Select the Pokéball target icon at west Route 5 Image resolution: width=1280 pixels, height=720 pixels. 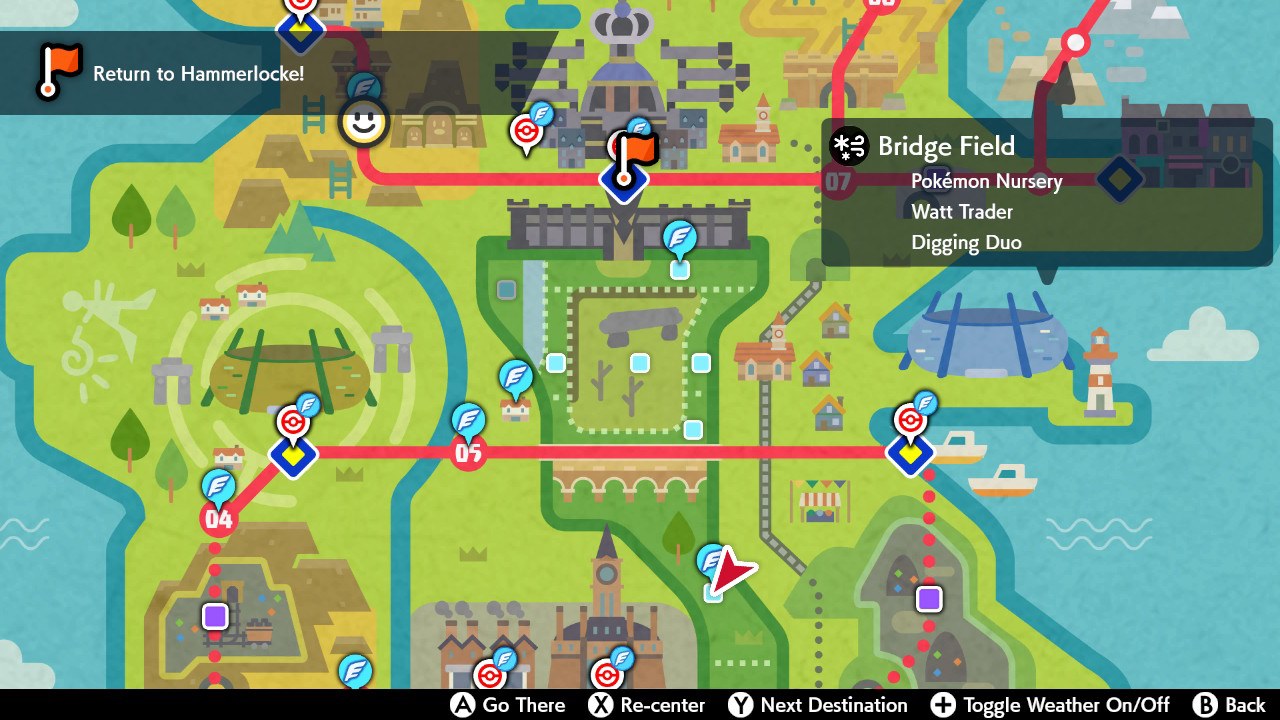tap(294, 424)
